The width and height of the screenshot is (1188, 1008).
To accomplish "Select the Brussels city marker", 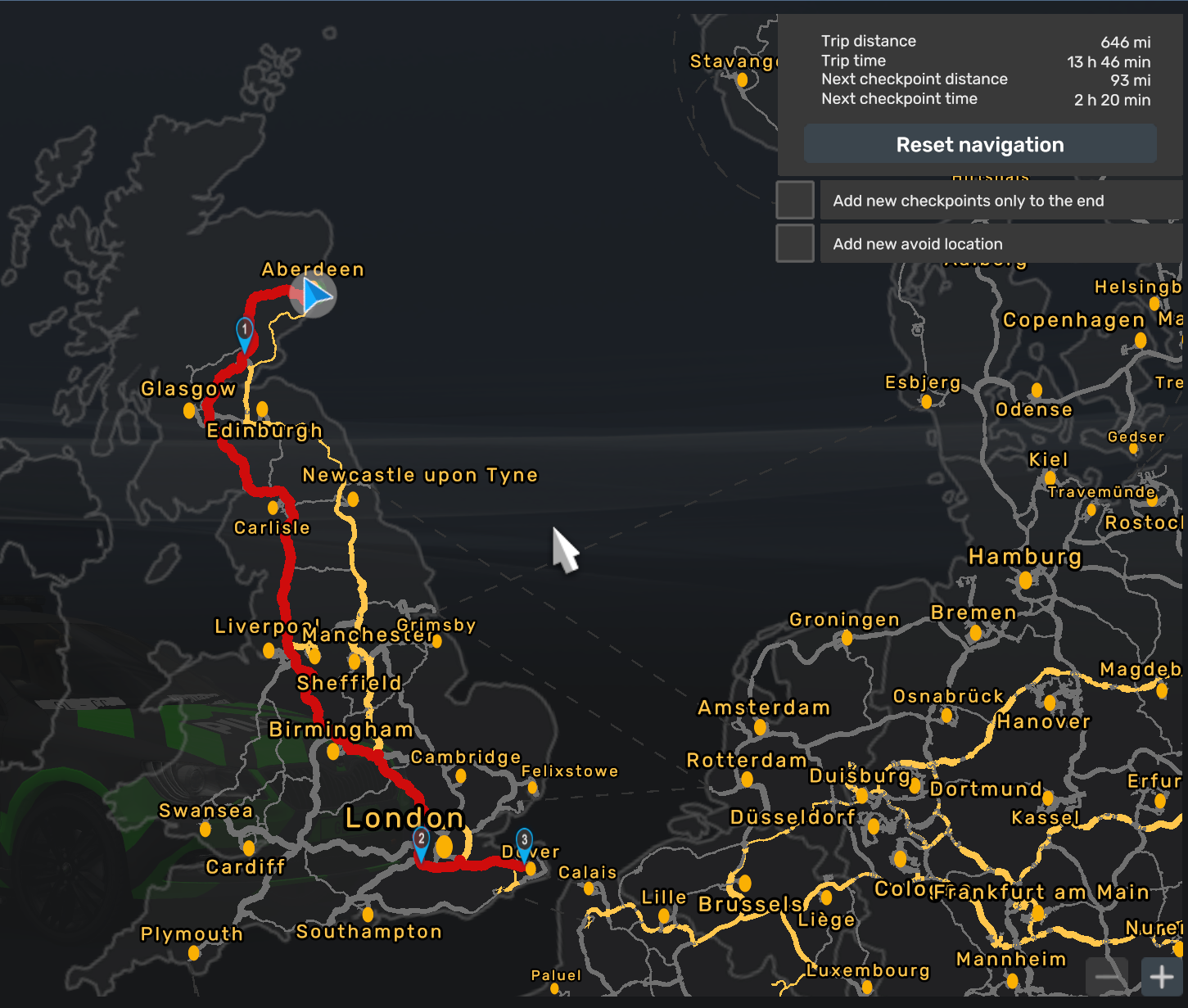I will [x=743, y=884].
